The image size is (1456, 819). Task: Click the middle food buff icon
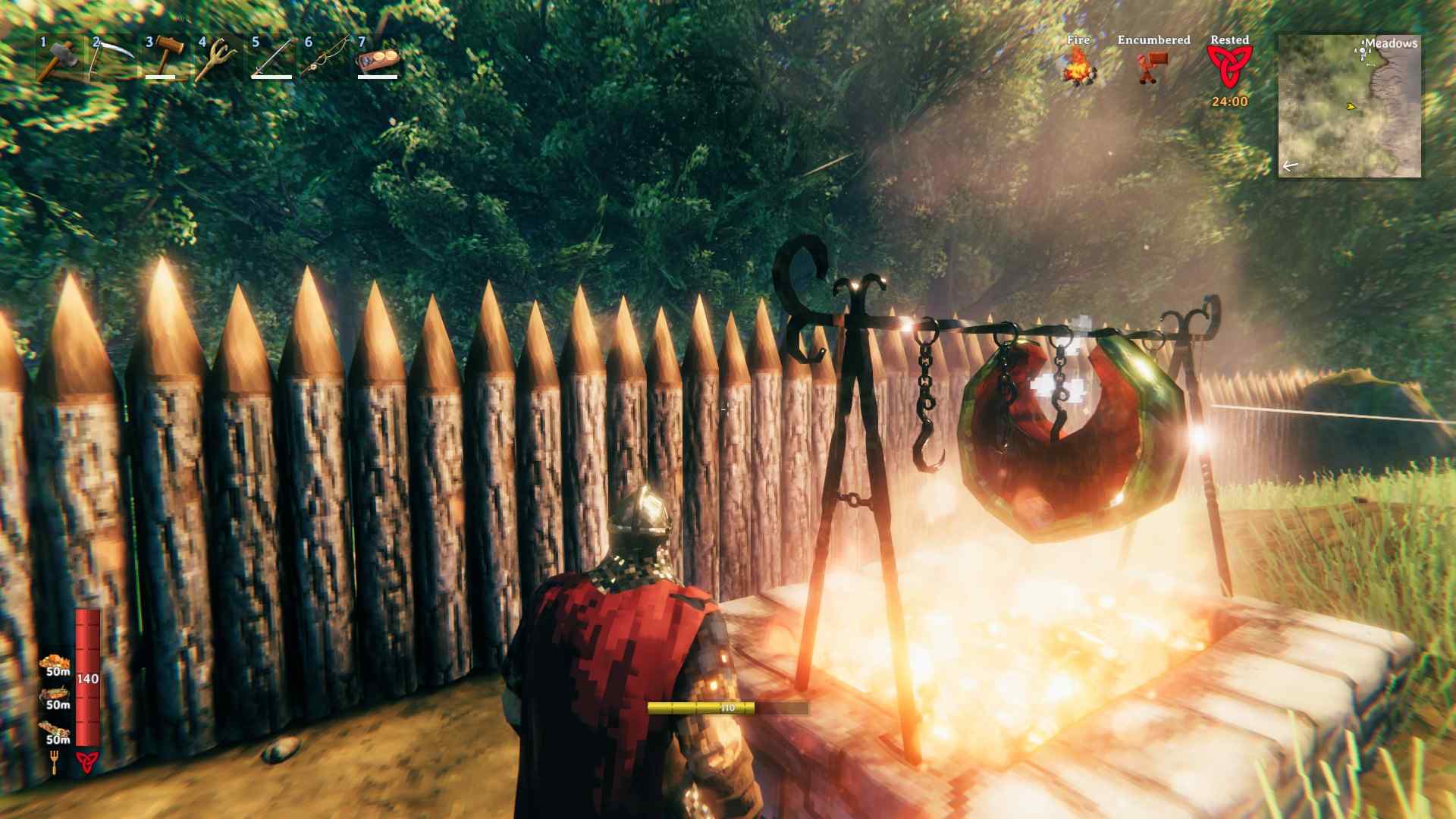pyautogui.click(x=55, y=696)
